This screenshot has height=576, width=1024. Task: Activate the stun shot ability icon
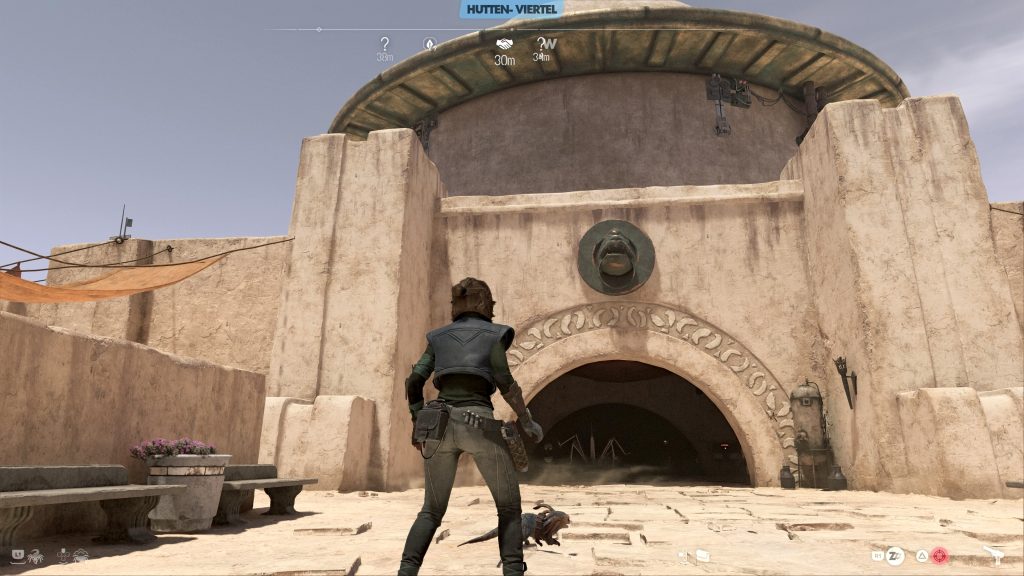(895, 556)
